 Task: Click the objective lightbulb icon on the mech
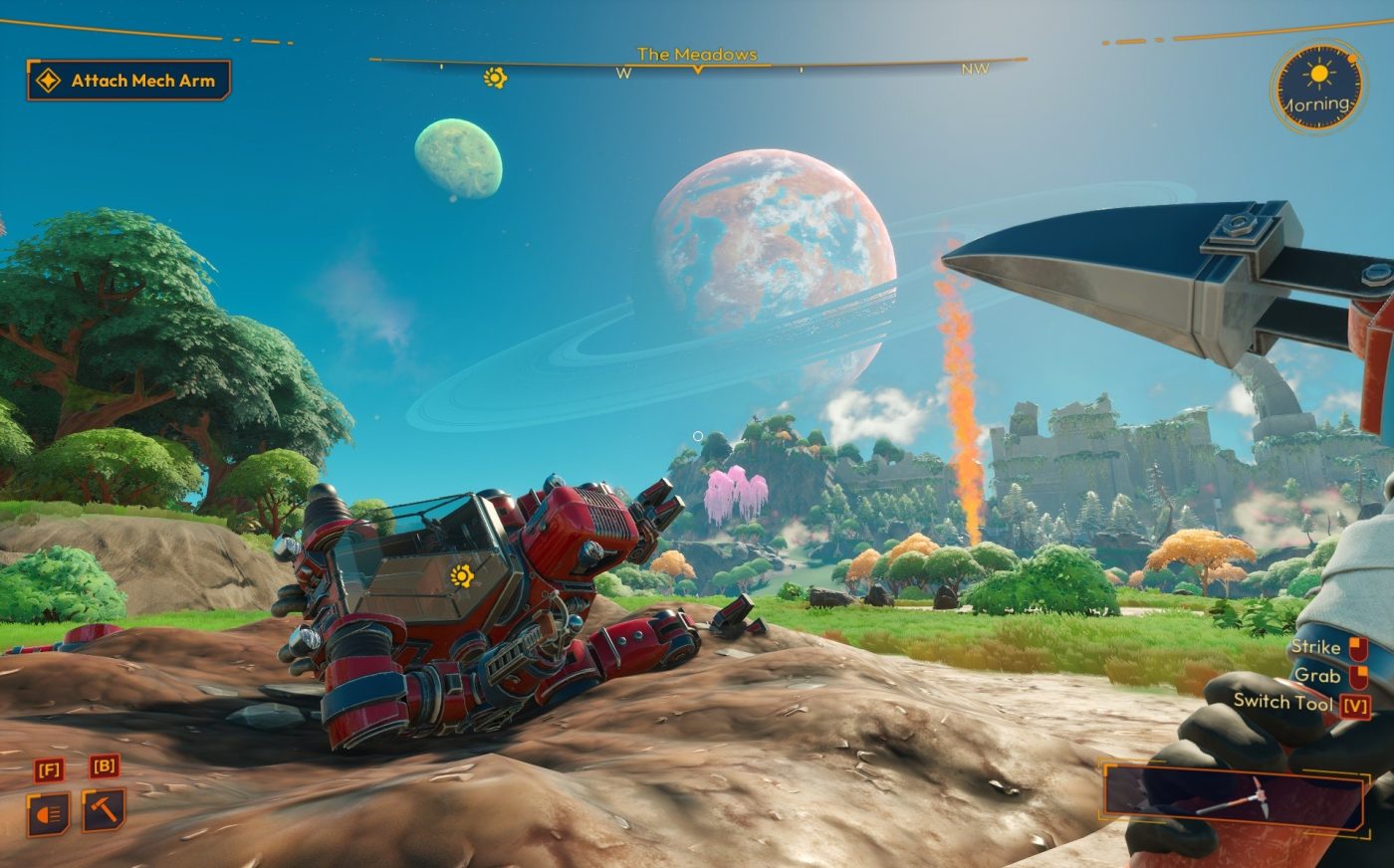(464, 574)
